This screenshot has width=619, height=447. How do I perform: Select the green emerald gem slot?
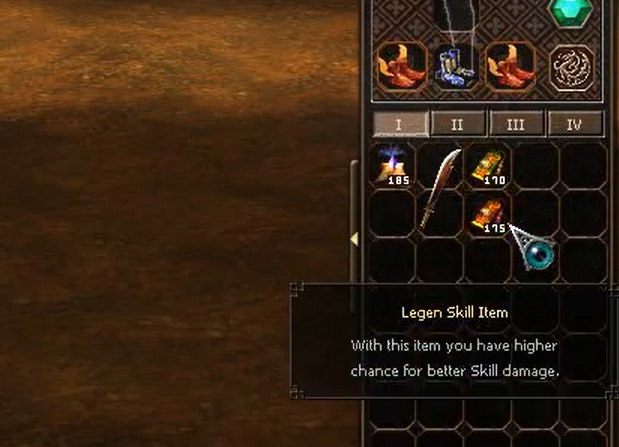[x=573, y=13]
